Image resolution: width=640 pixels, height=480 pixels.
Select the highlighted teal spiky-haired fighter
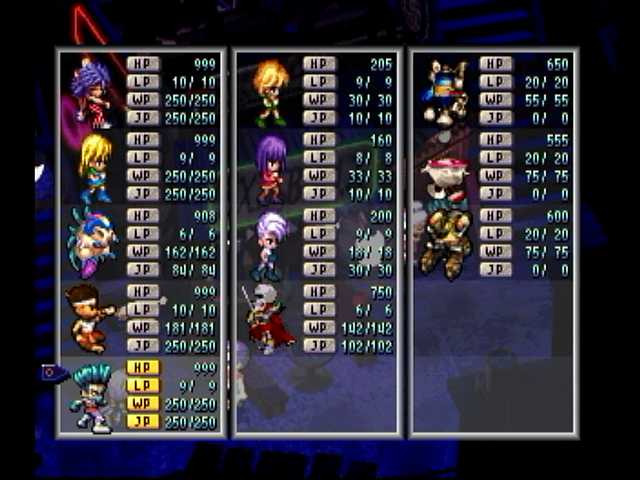point(92,397)
